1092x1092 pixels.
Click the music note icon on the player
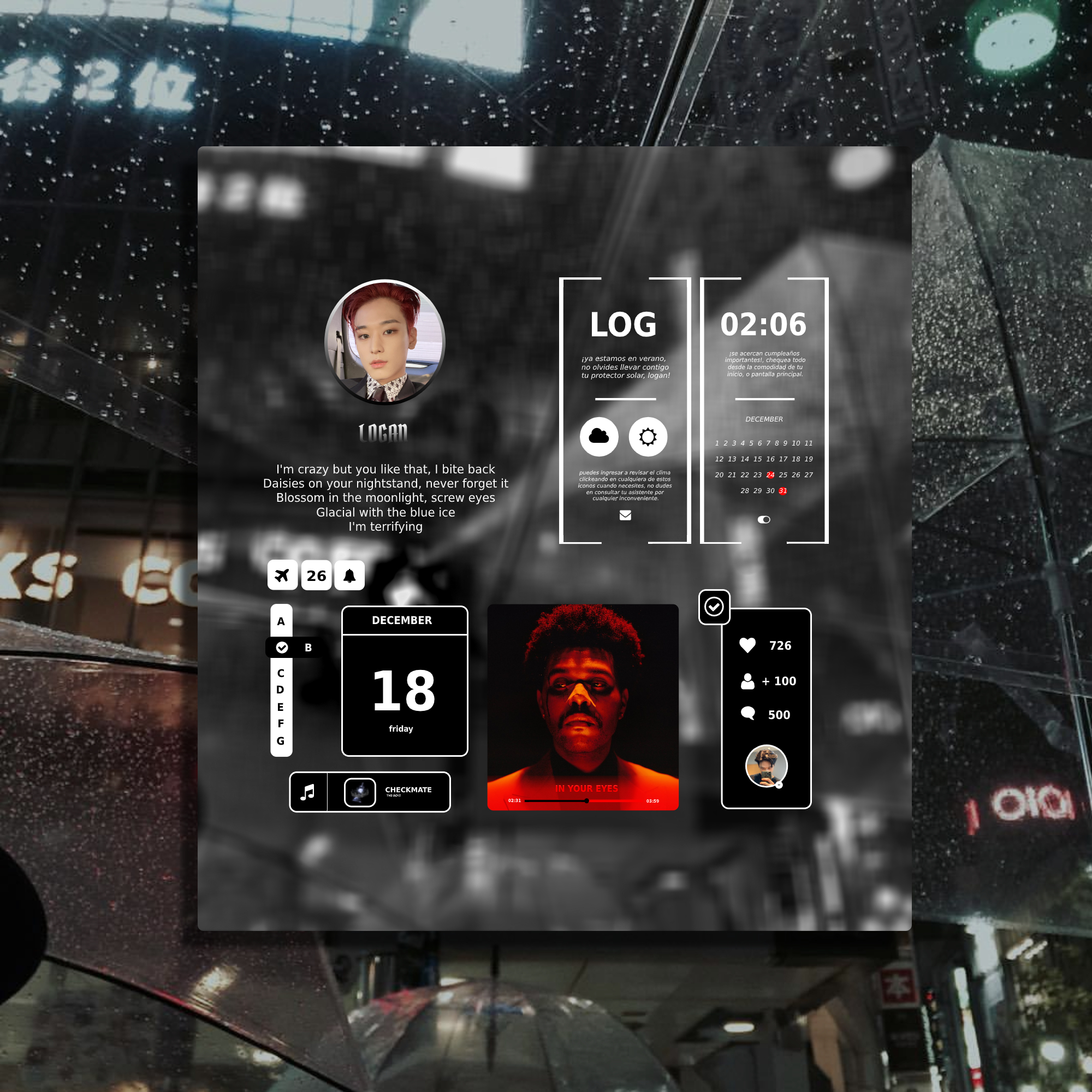[308, 791]
